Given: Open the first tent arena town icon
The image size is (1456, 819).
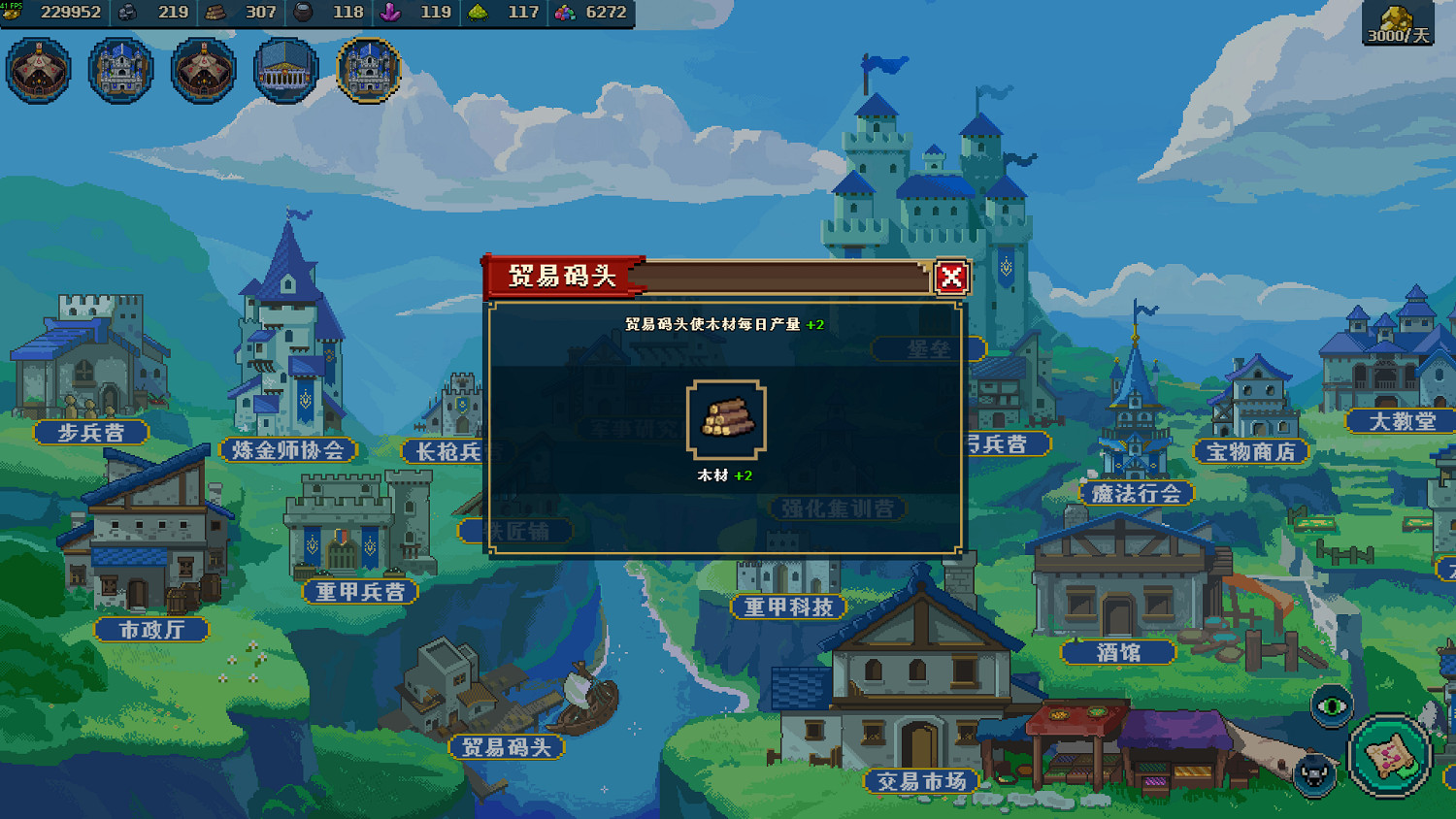Looking at the screenshot, I should click(x=37, y=68).
